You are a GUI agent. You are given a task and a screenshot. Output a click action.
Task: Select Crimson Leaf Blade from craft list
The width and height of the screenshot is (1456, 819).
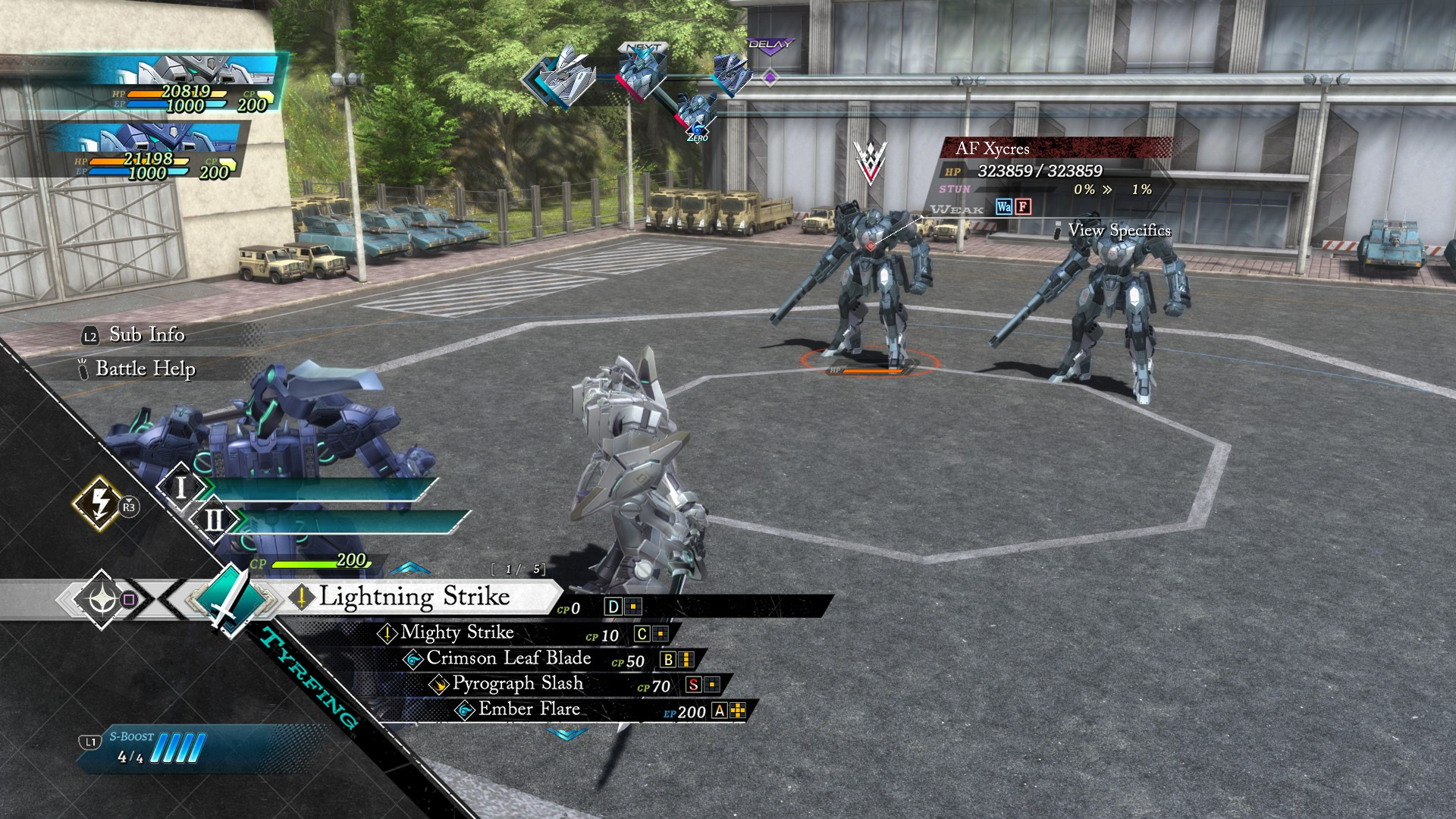pyautogui.click(x=508, y=659)
